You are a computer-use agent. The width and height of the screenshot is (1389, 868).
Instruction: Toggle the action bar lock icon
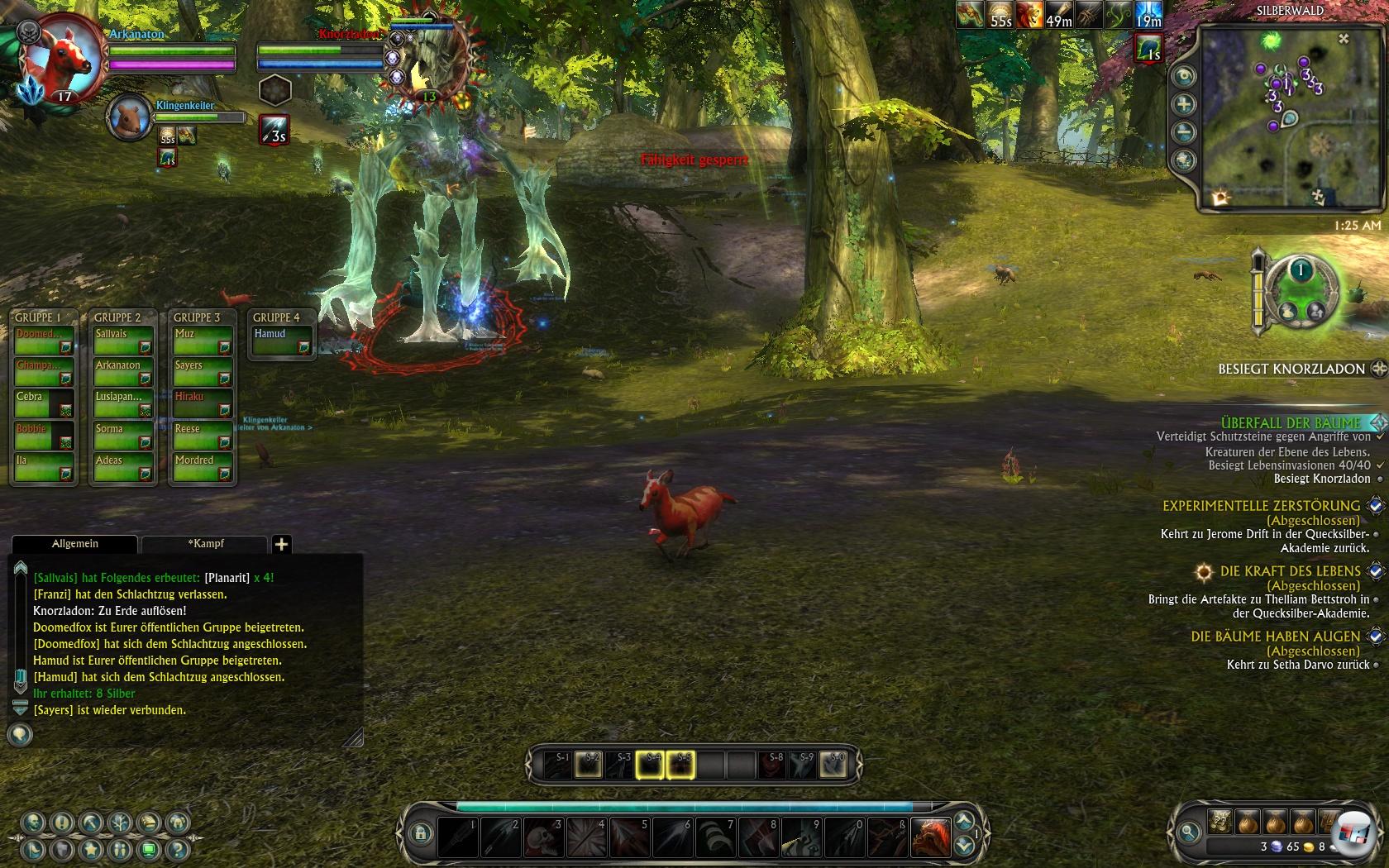coord(420,833)
